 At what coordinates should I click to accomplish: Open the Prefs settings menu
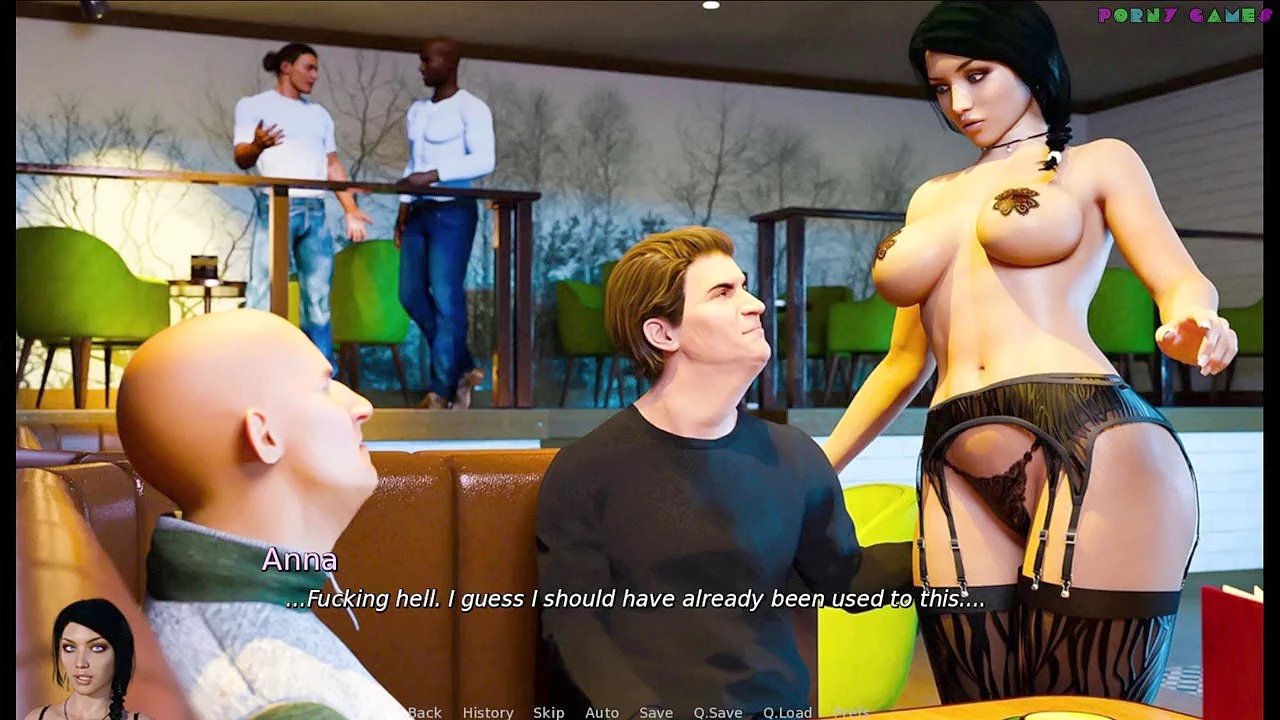(x=851, y=712)
